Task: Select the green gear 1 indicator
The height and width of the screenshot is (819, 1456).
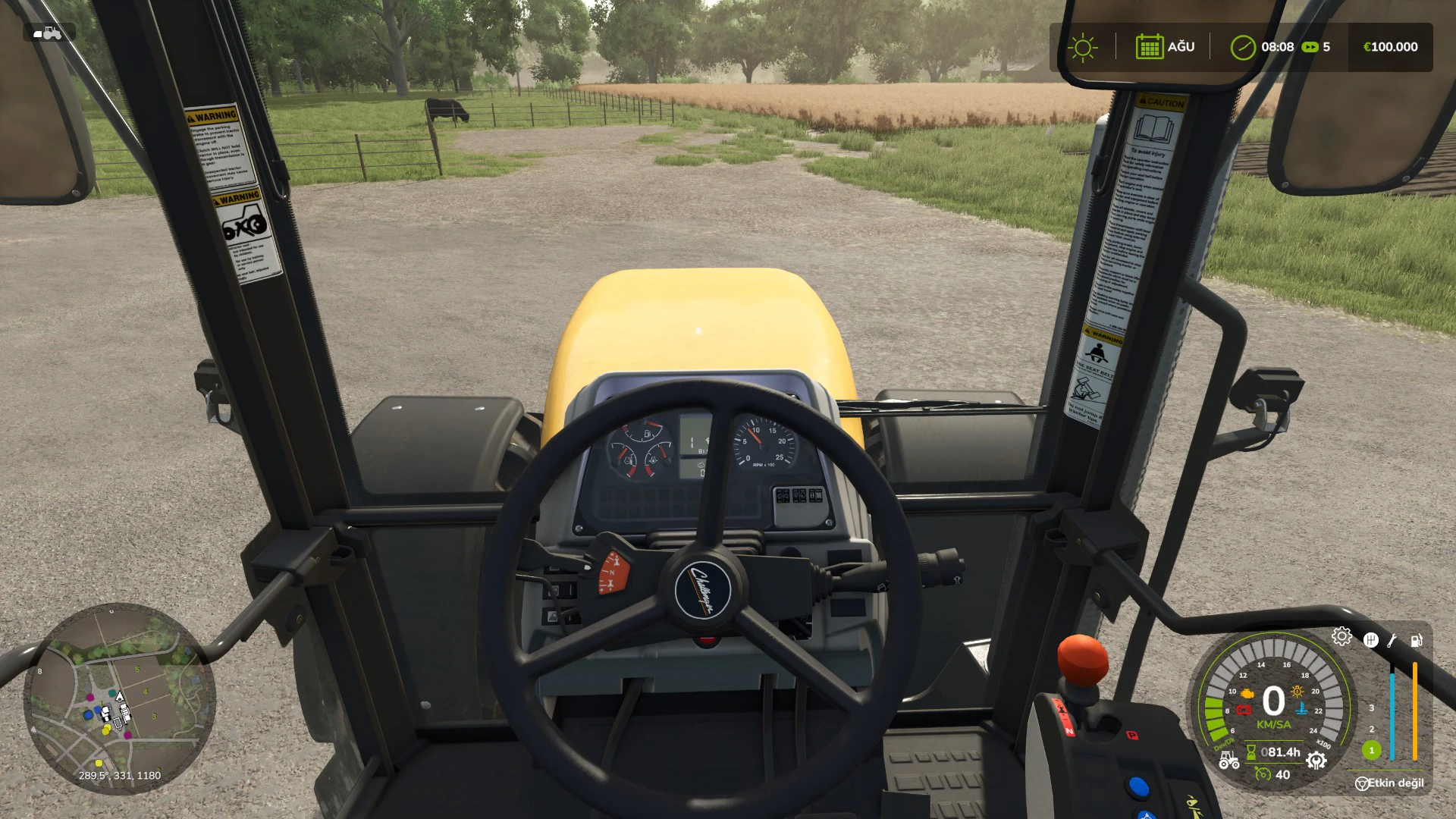Action: click(x=1372, y=751)
